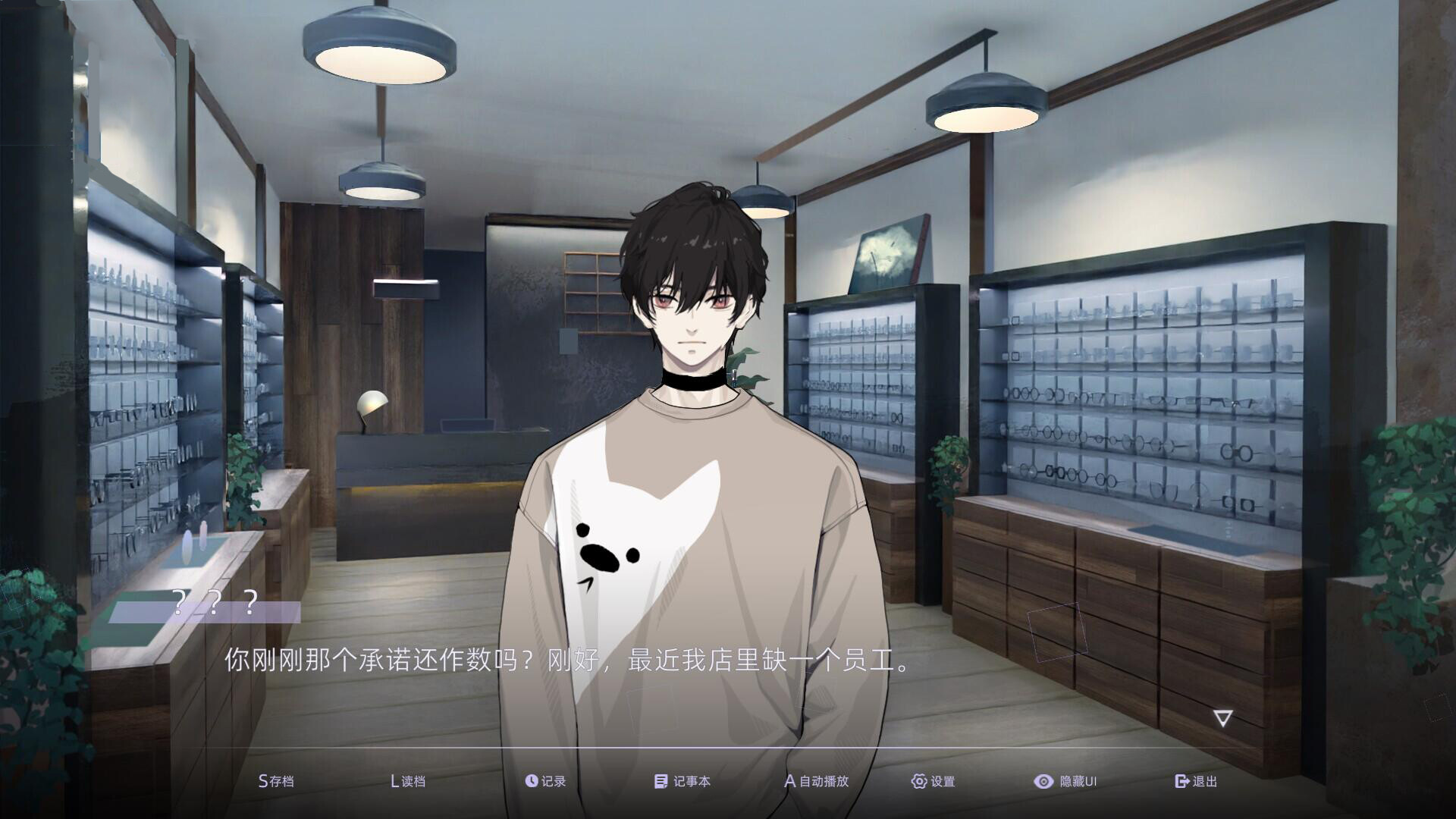Hide the game interface with 隐藏UI
This screenshot has width=1456, height=819.
(1069, 780)
